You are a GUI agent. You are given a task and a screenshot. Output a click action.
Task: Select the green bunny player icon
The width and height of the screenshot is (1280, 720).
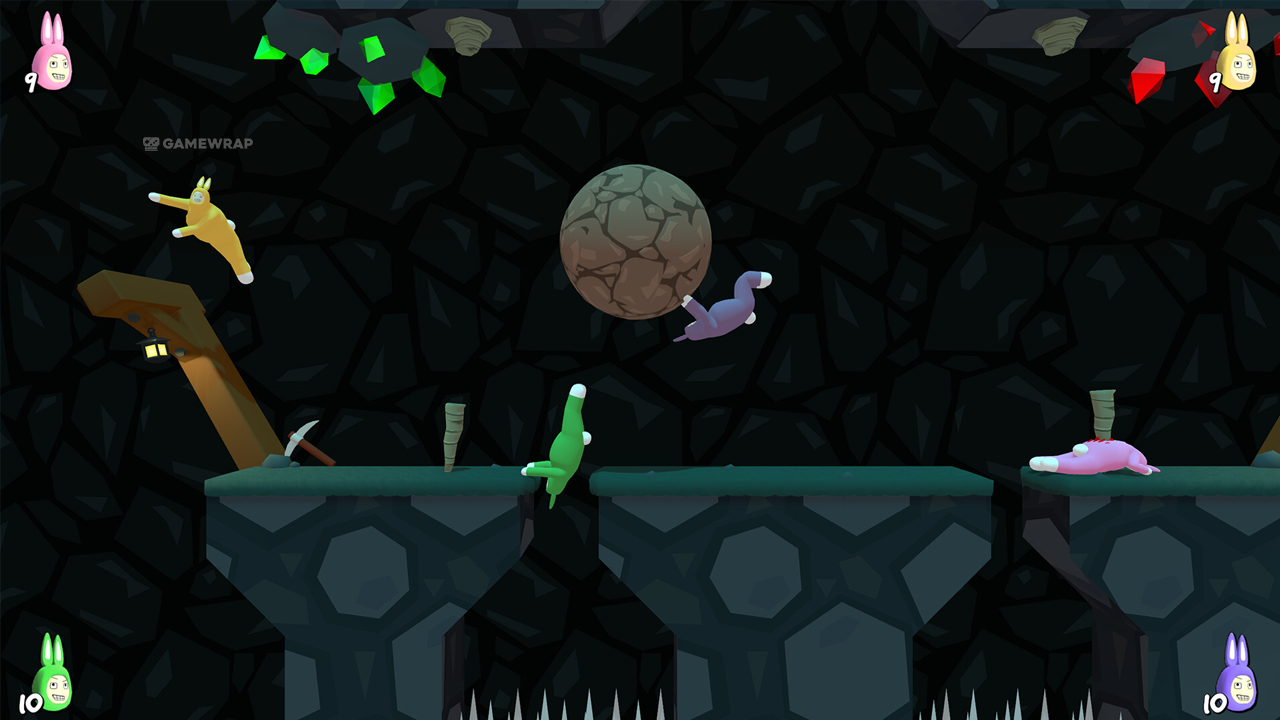[53, 675]
